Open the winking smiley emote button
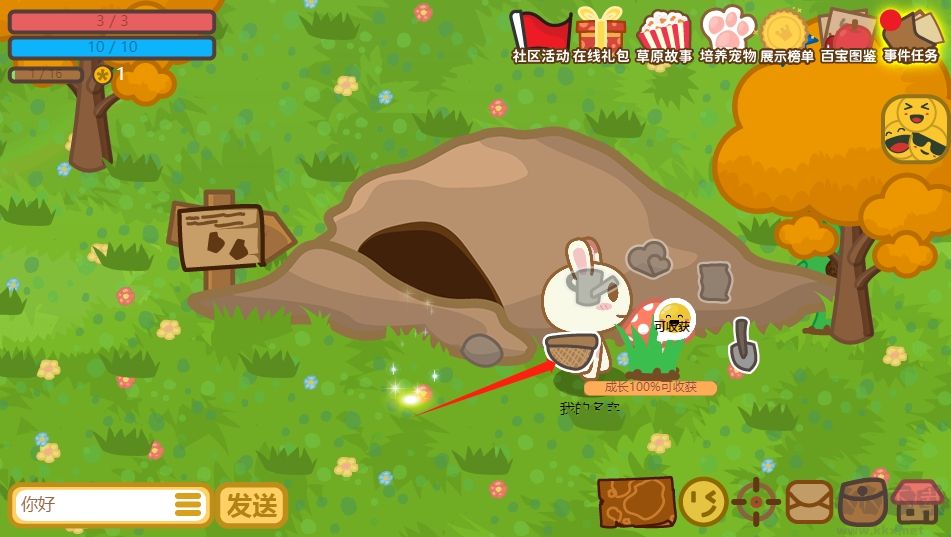 [703, 502]
